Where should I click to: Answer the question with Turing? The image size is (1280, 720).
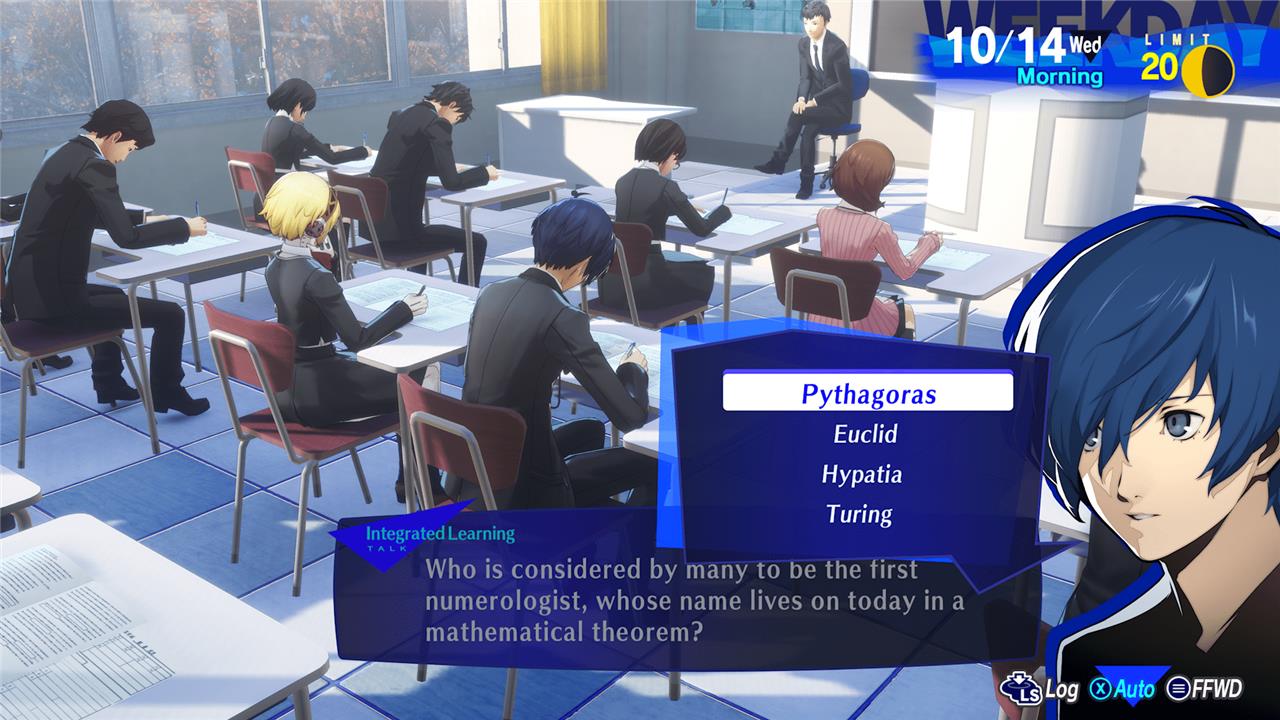[x=859, y=514]
